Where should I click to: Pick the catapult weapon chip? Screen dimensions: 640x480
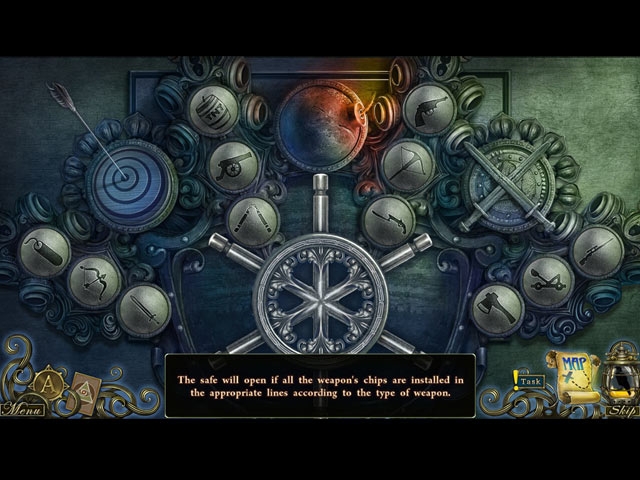coord(547,278)
